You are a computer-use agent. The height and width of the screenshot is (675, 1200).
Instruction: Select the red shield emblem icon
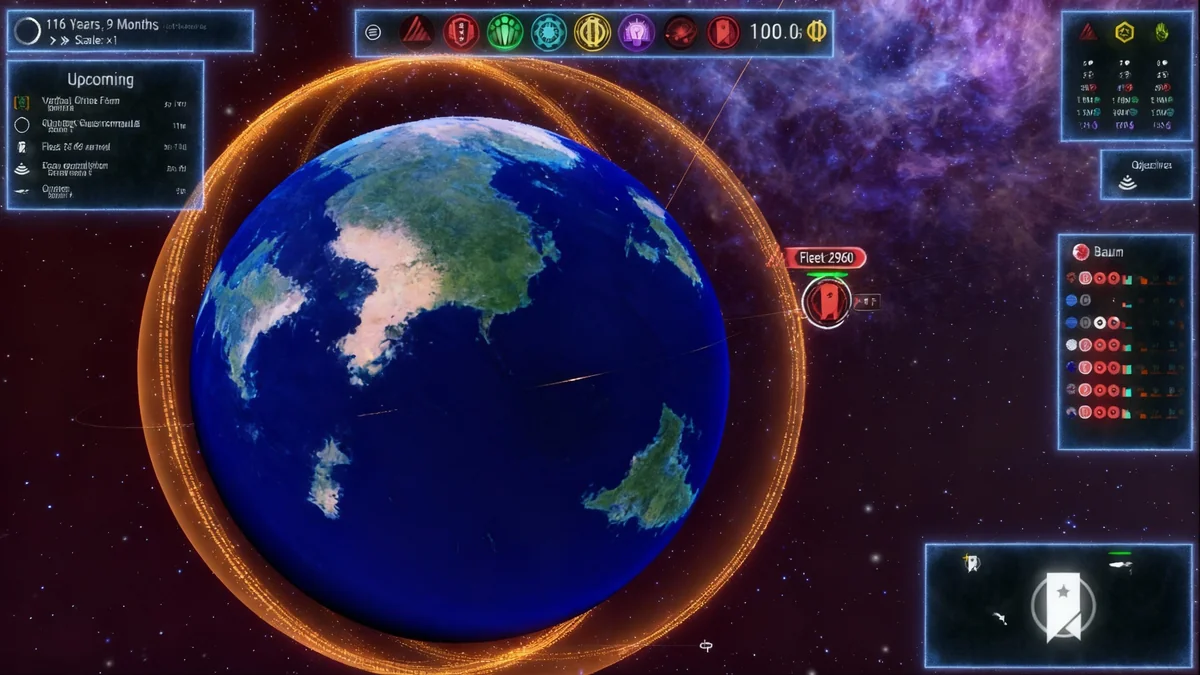pyautogui.click(x=461, y=32)
